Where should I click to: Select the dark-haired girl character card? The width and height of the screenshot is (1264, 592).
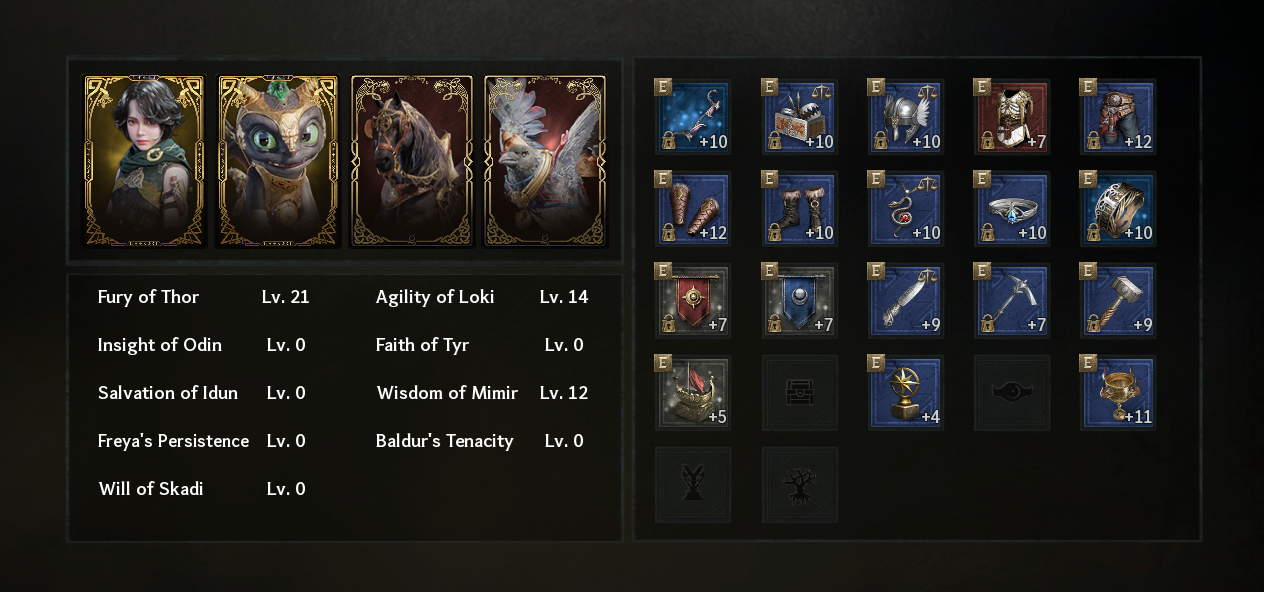(144, 160)
